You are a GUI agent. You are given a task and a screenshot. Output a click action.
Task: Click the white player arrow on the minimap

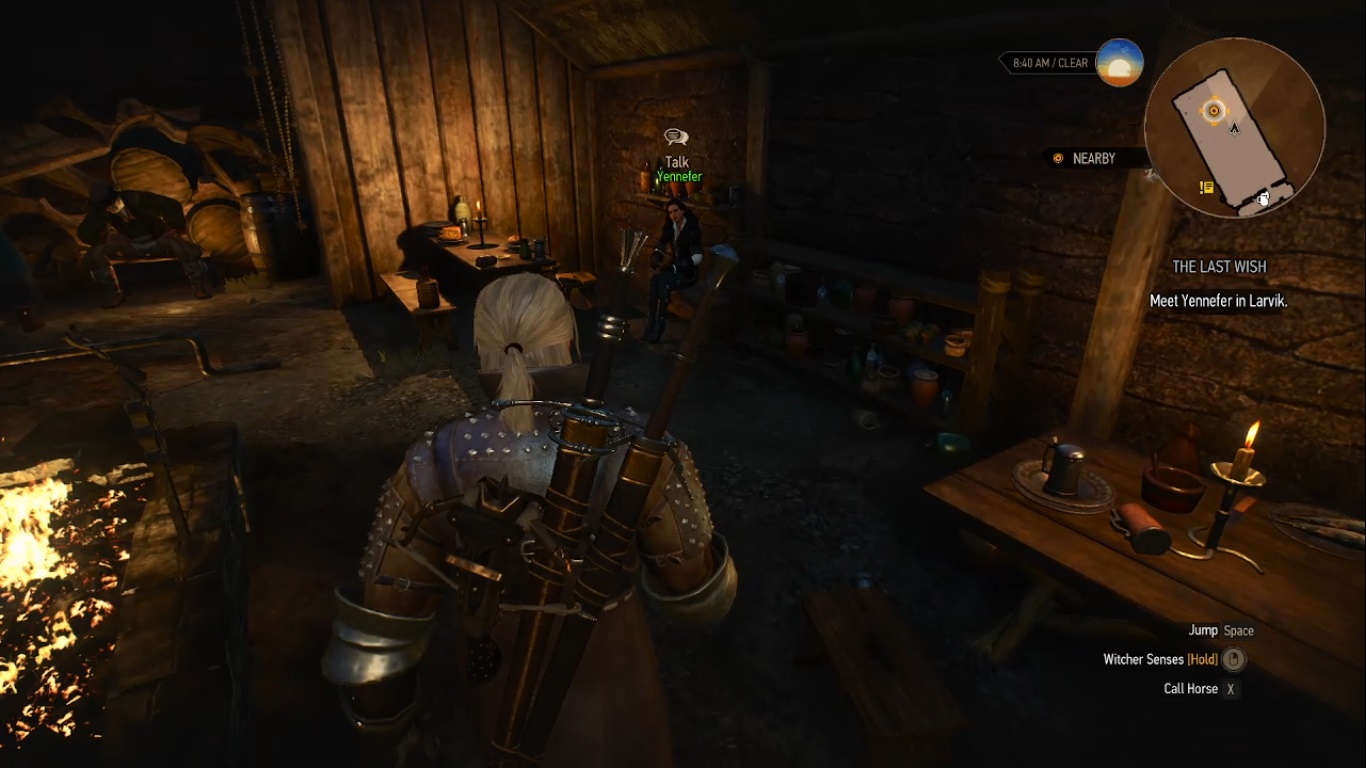tap(1233, 128)
